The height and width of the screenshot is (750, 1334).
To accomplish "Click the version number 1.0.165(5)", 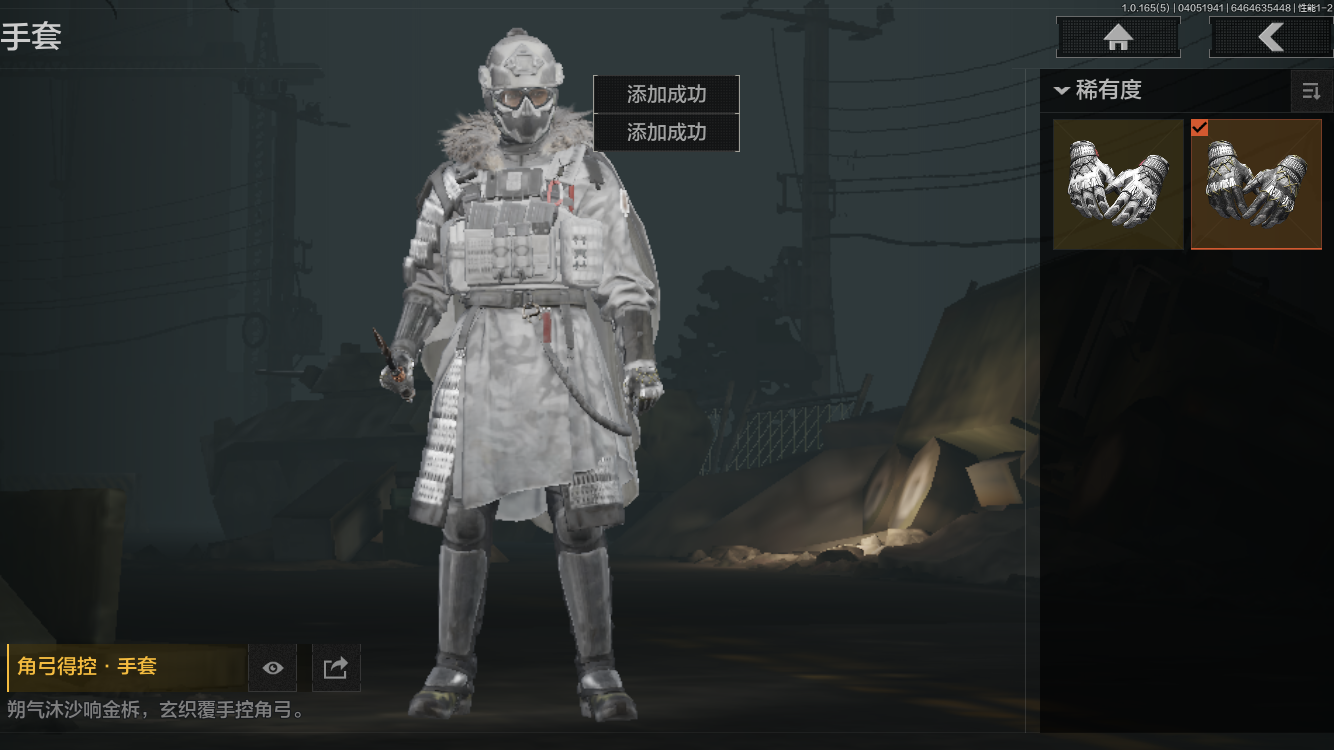I will click(1145, 6).
